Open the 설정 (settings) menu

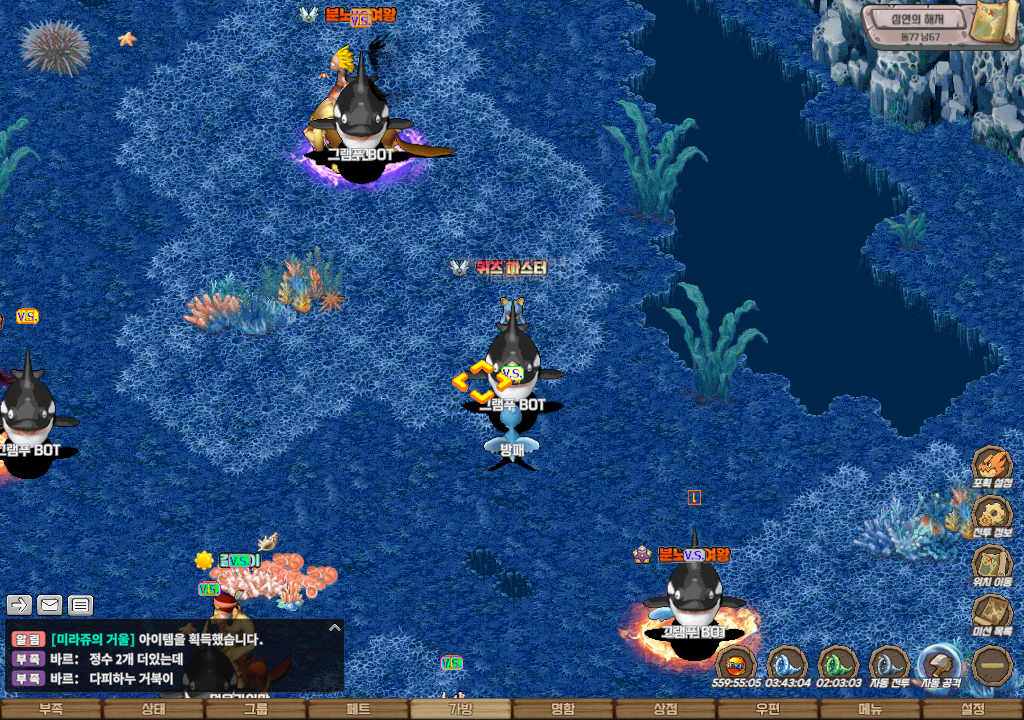(973, 709)
